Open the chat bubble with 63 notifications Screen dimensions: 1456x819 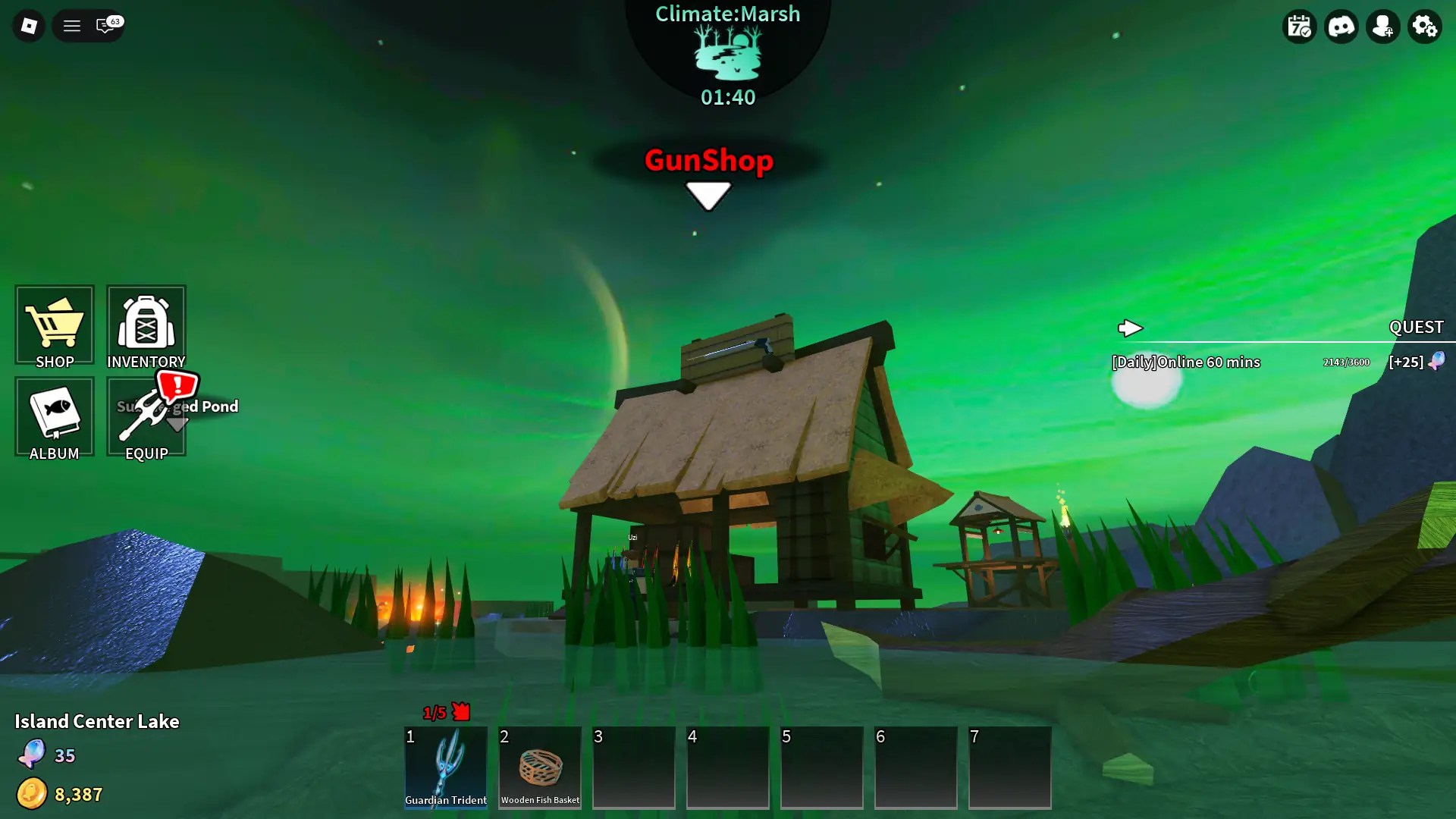[106, 25]
